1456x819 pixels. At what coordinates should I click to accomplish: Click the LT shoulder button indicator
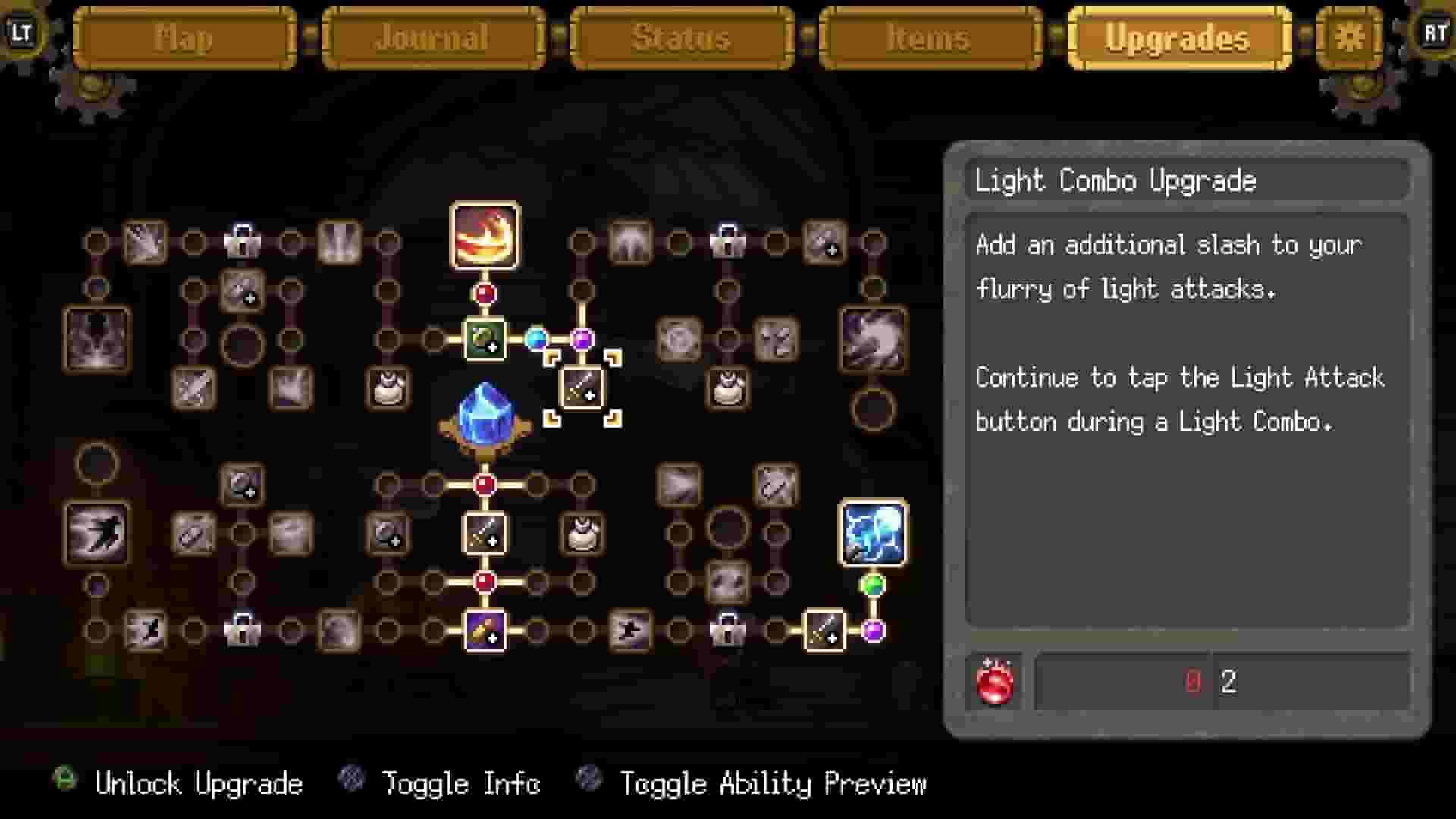click(x=23, y=33)
